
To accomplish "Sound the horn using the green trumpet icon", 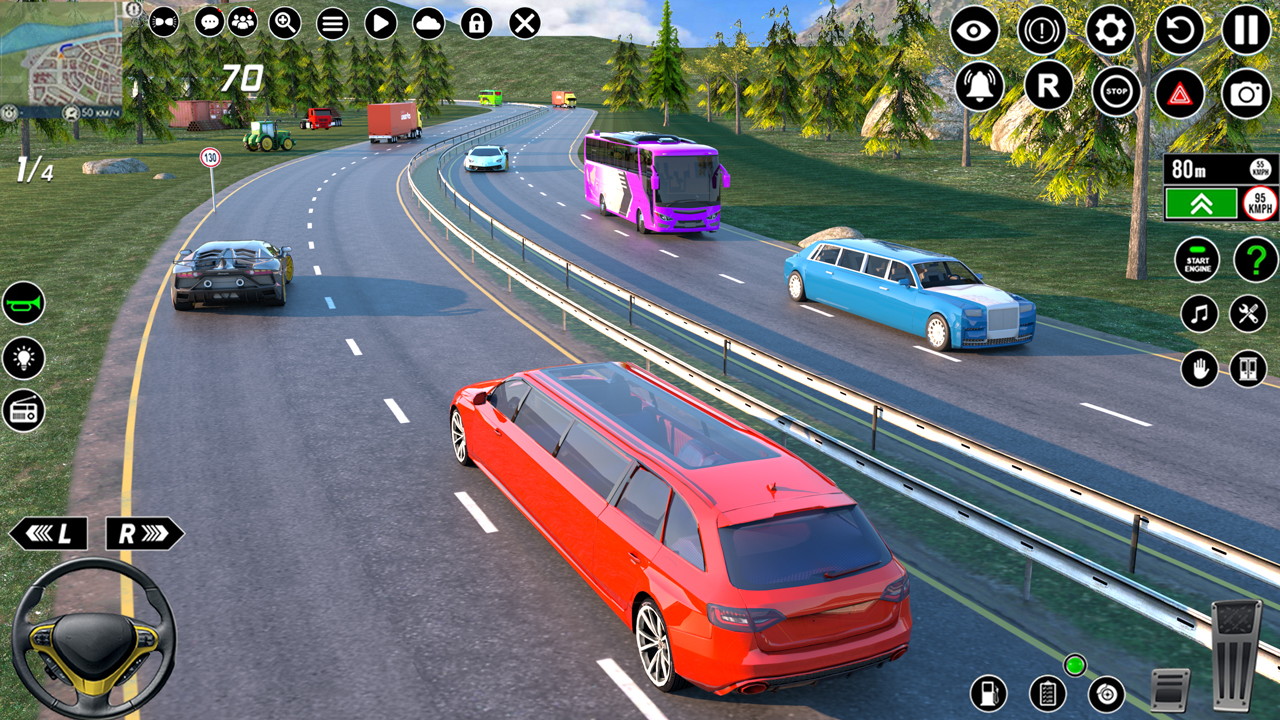I will (23, 303).
